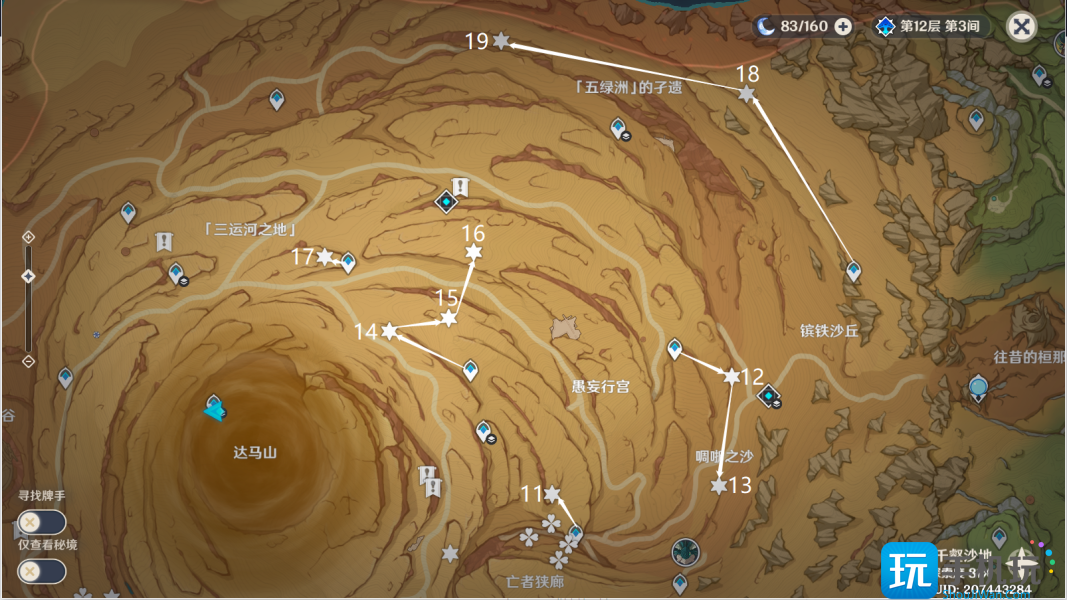Select the round boss portrait marker
This screenshot has width=1067, height=600.
685,551
